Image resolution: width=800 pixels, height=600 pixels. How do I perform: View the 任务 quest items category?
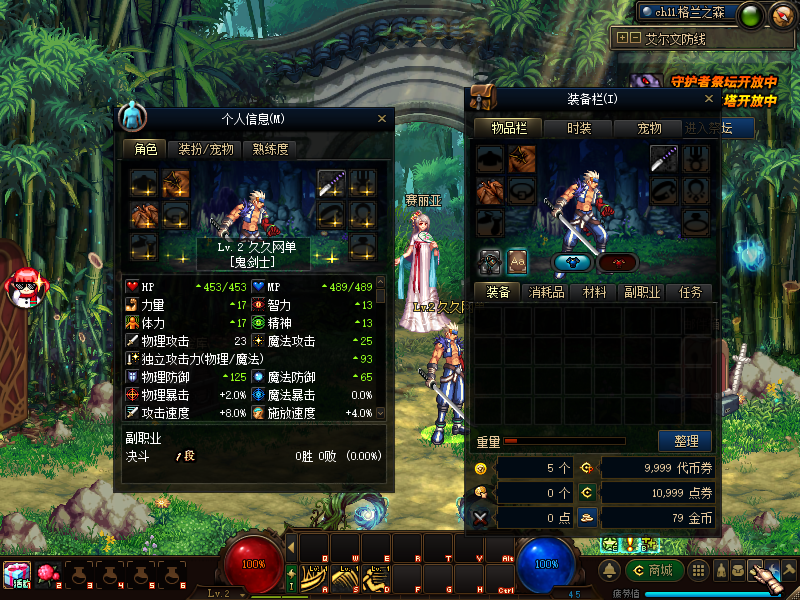(x=690, y=292)
